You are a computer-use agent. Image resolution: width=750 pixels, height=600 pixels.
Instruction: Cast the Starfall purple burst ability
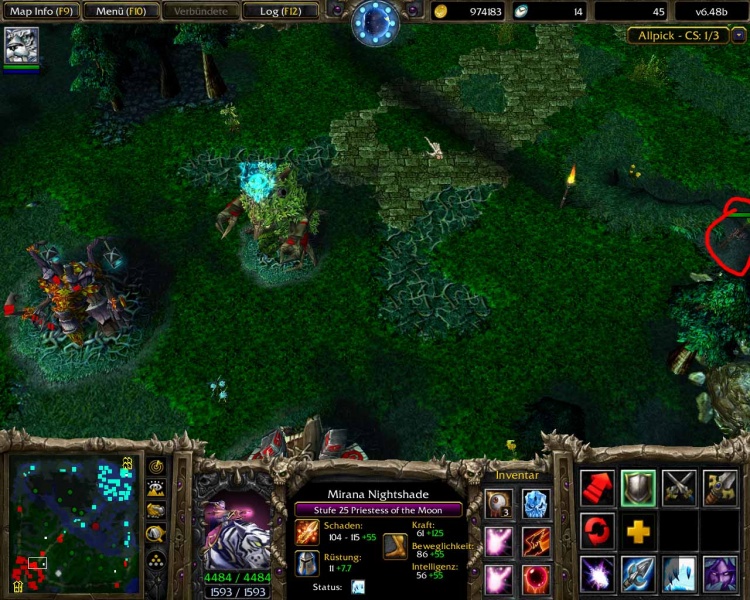click(x=597, y=575)
